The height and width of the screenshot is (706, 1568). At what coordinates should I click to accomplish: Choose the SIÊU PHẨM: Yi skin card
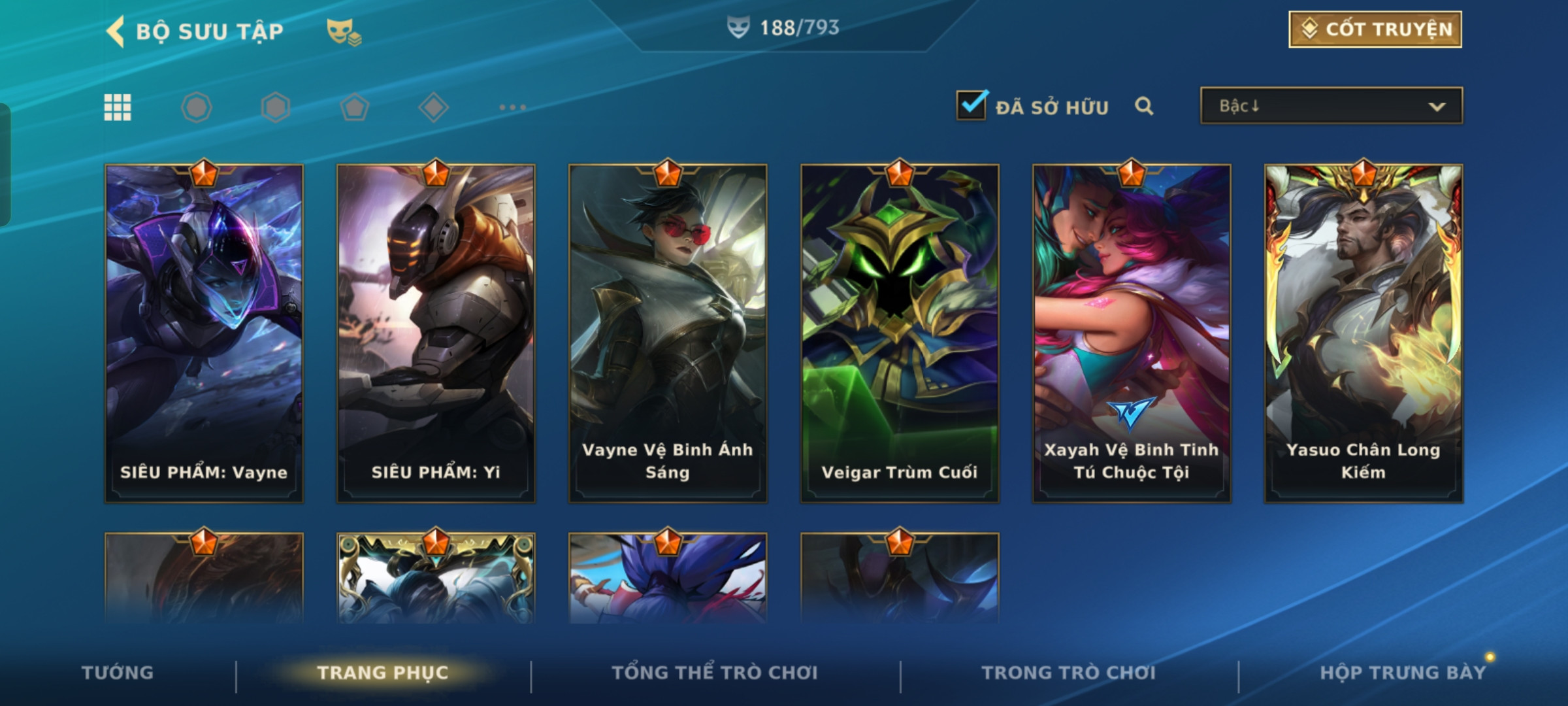coord(436,333)
